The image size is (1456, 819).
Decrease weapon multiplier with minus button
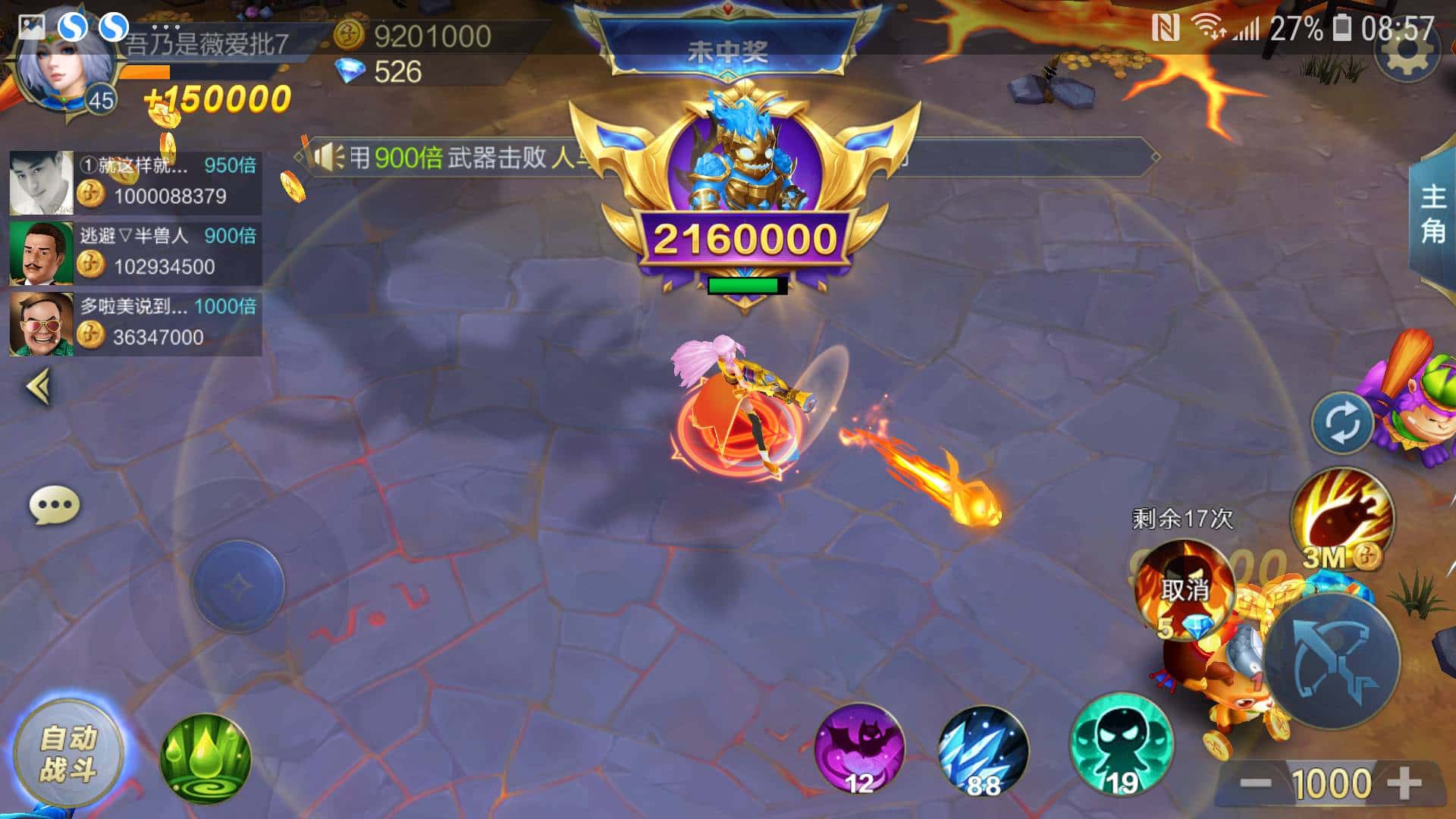(x=1256, y=782)
